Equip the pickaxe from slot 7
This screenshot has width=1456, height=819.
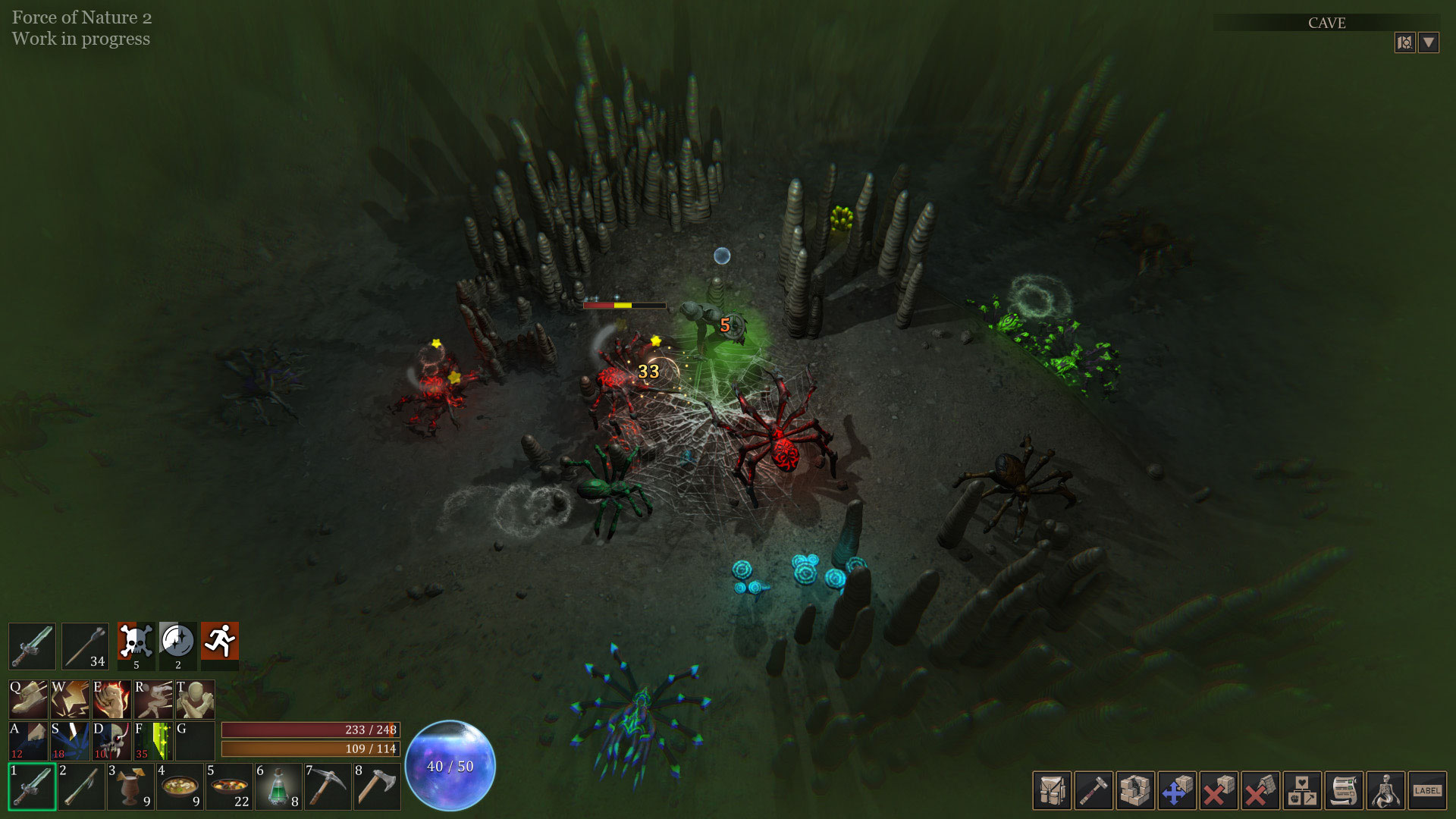pos(328,787)
